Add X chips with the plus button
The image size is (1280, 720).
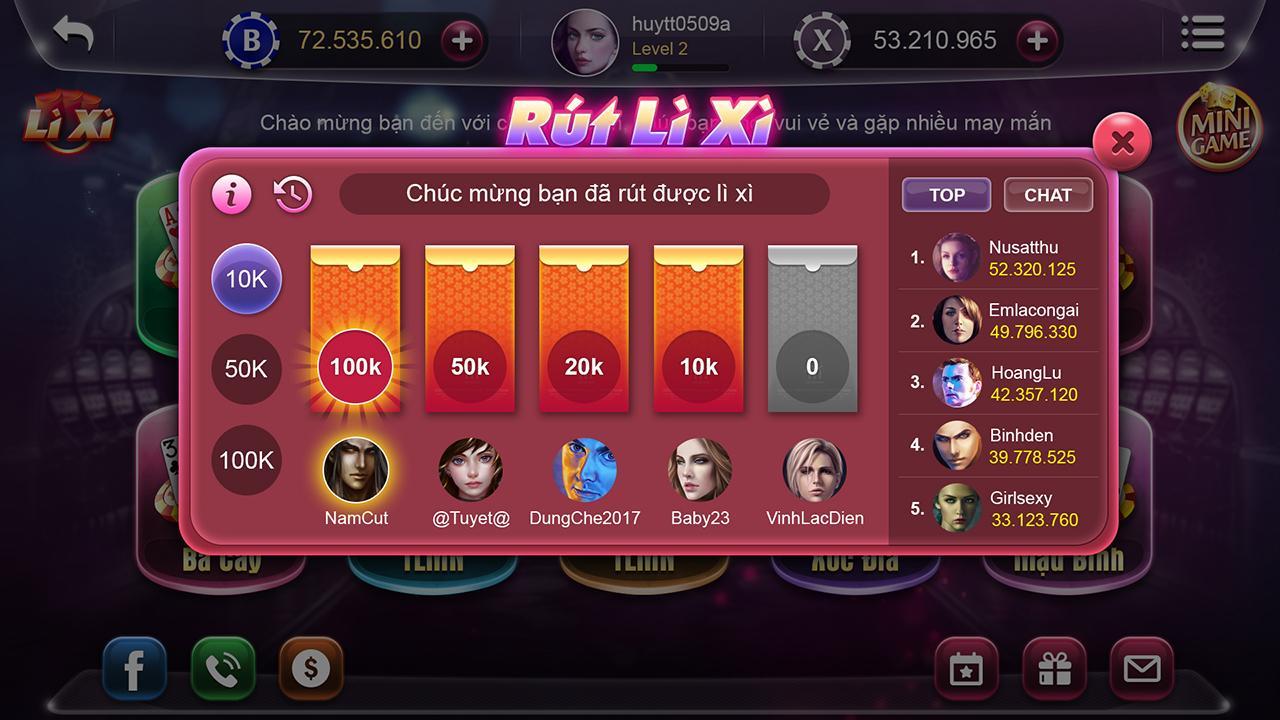point(1037,41)
